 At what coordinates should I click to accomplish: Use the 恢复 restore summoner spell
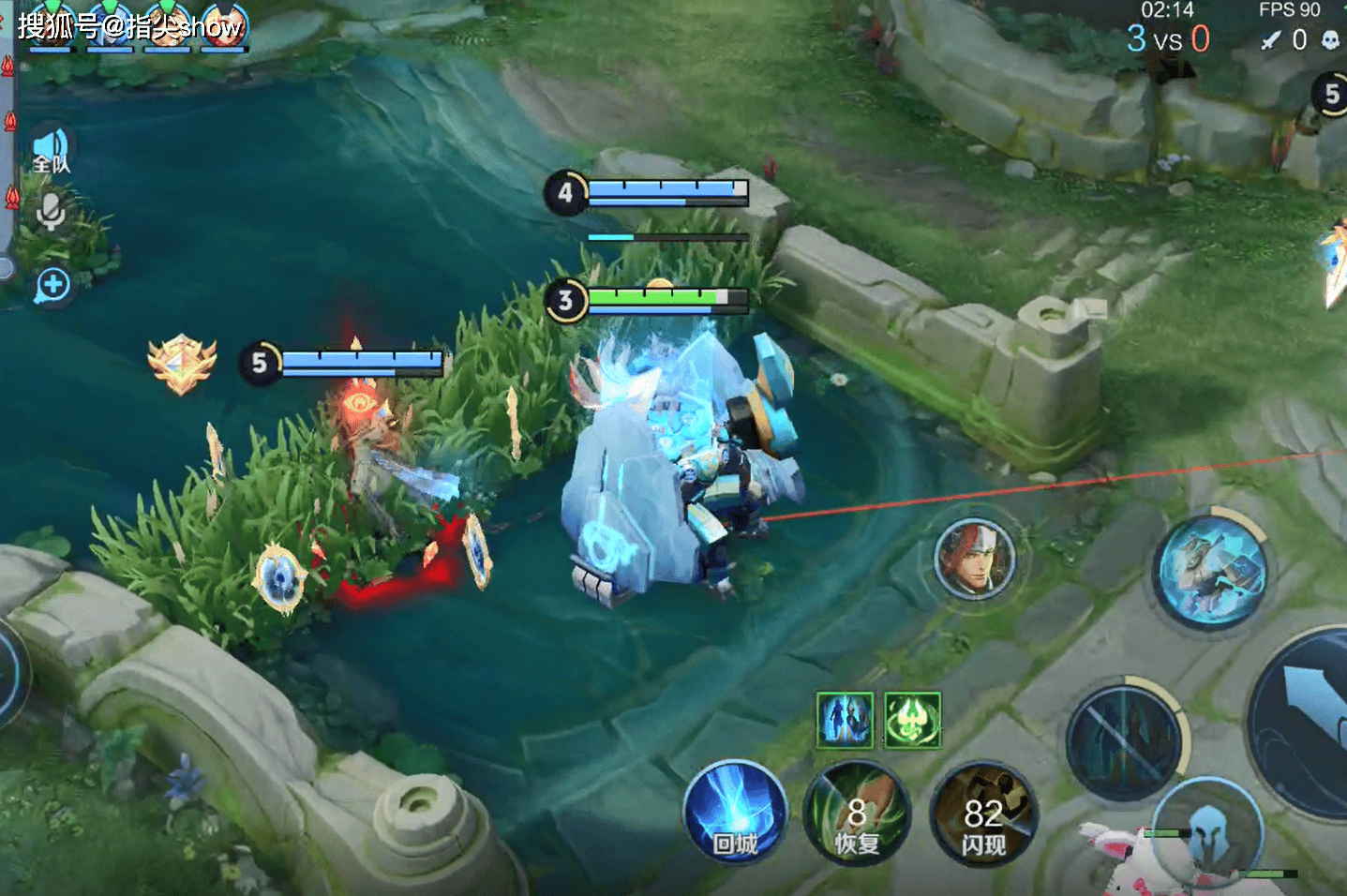855,814
